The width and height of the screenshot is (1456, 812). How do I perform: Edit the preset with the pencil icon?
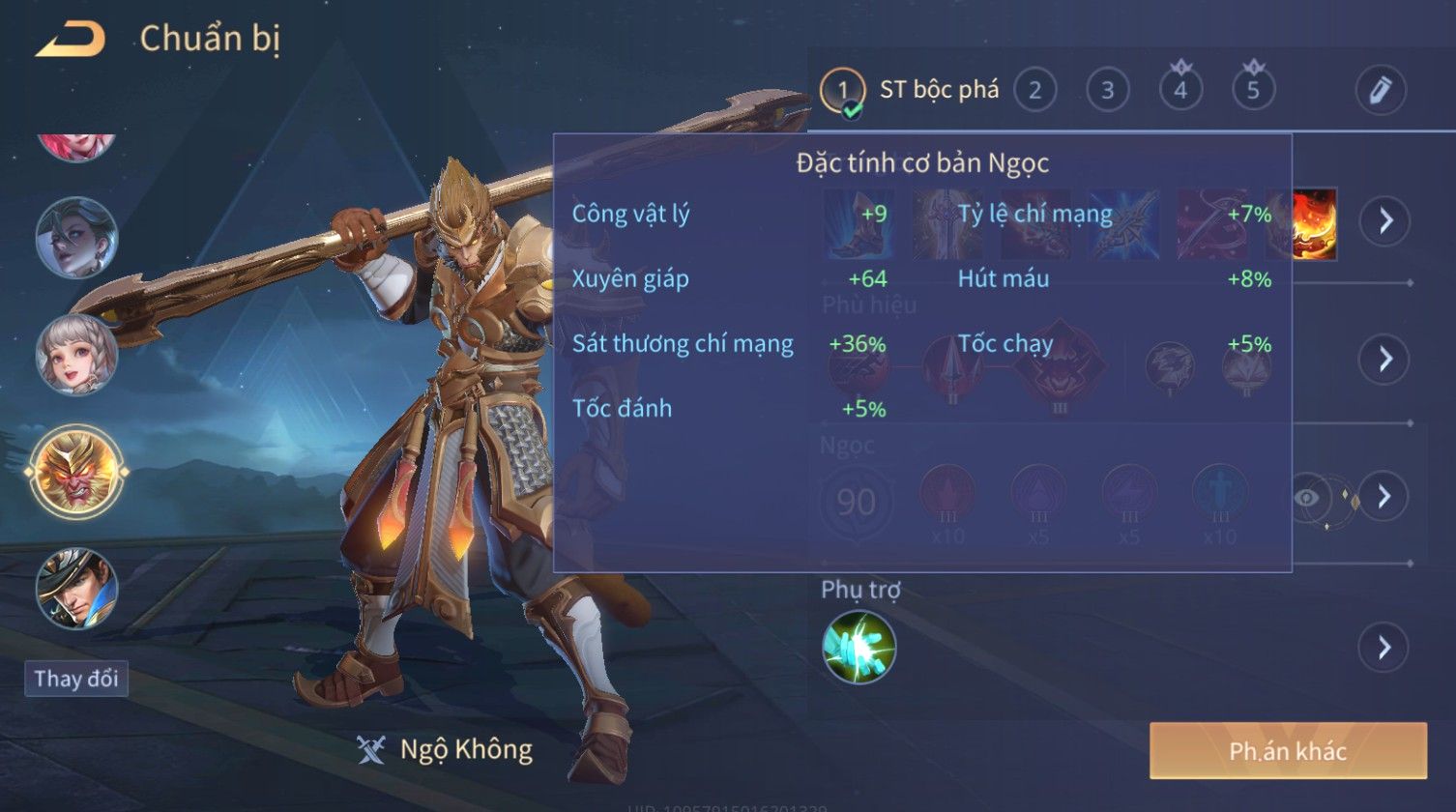point(1380,90)
